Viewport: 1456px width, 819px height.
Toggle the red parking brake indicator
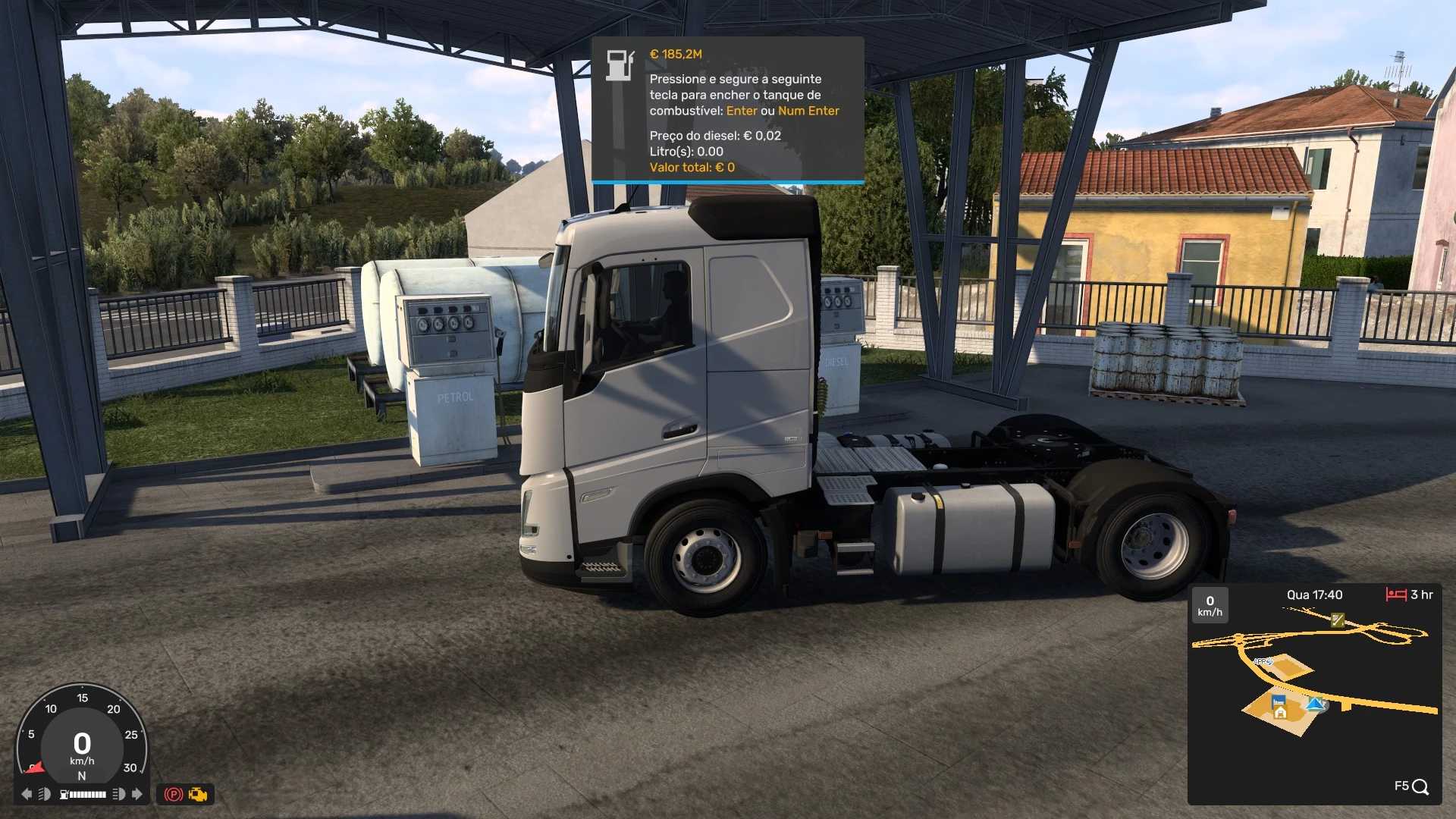pos(174,795)
